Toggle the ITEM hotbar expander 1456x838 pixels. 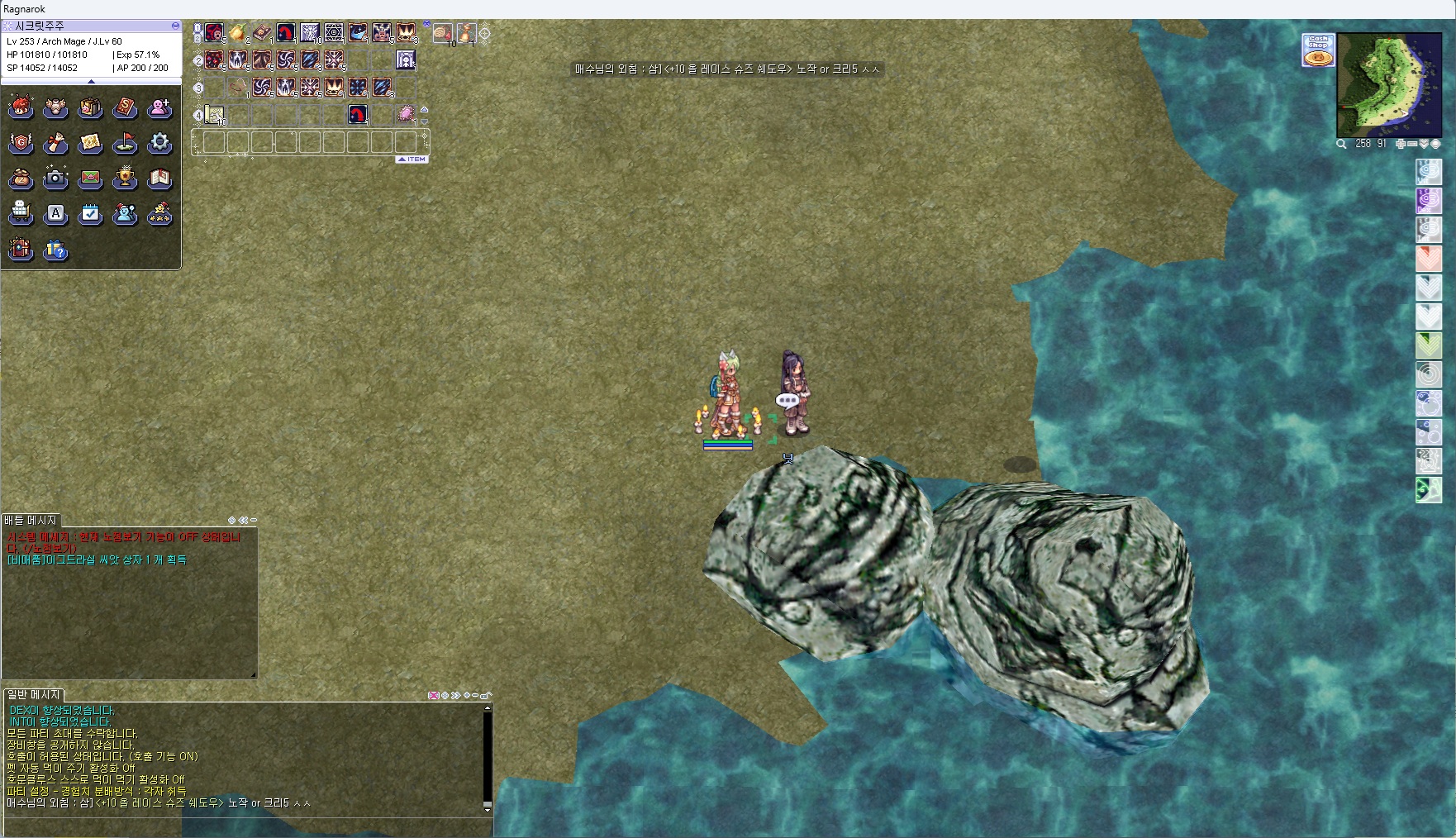pos(412,159)
